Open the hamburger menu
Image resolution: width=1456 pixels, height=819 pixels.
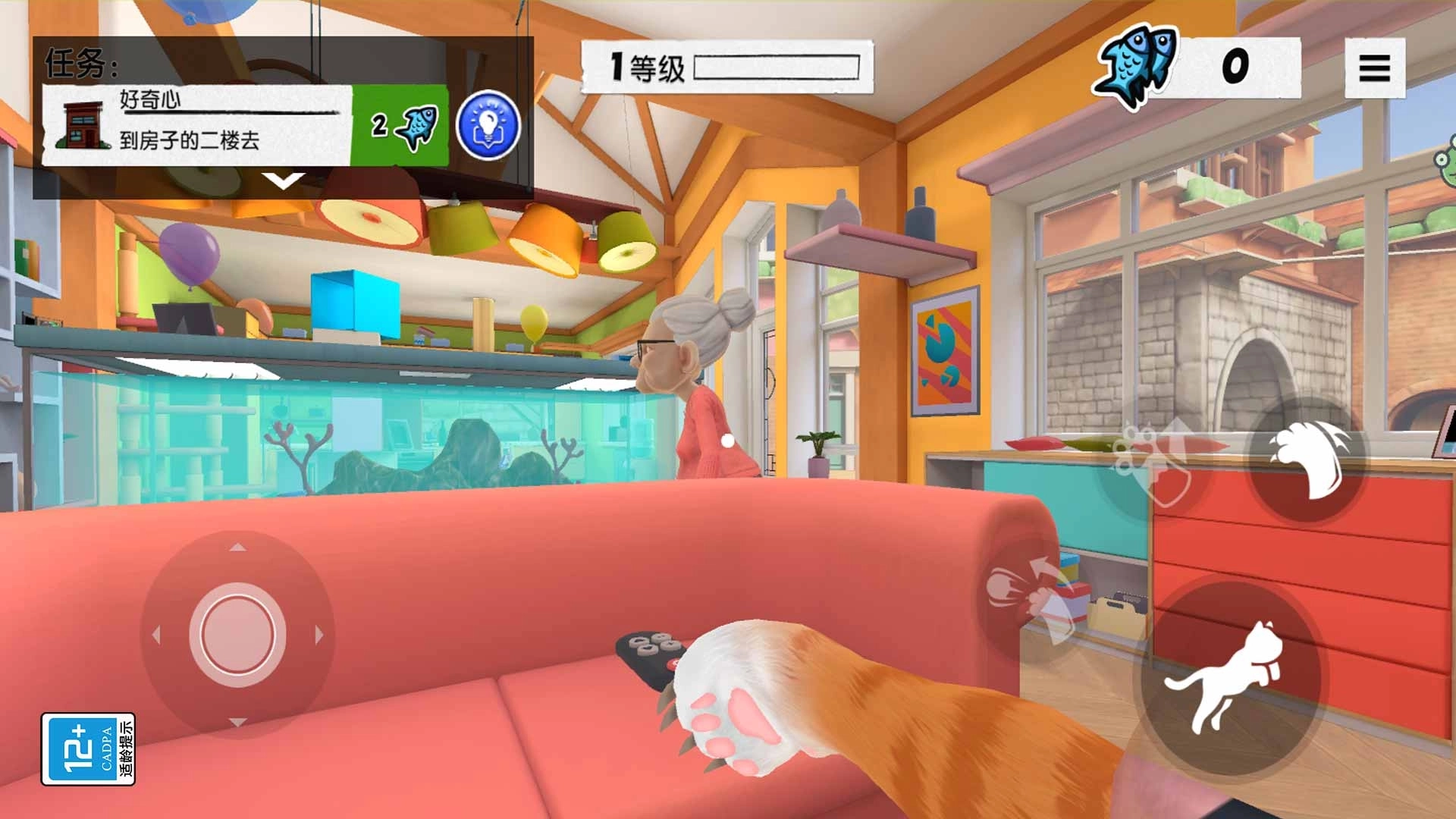click(1374, 68)
